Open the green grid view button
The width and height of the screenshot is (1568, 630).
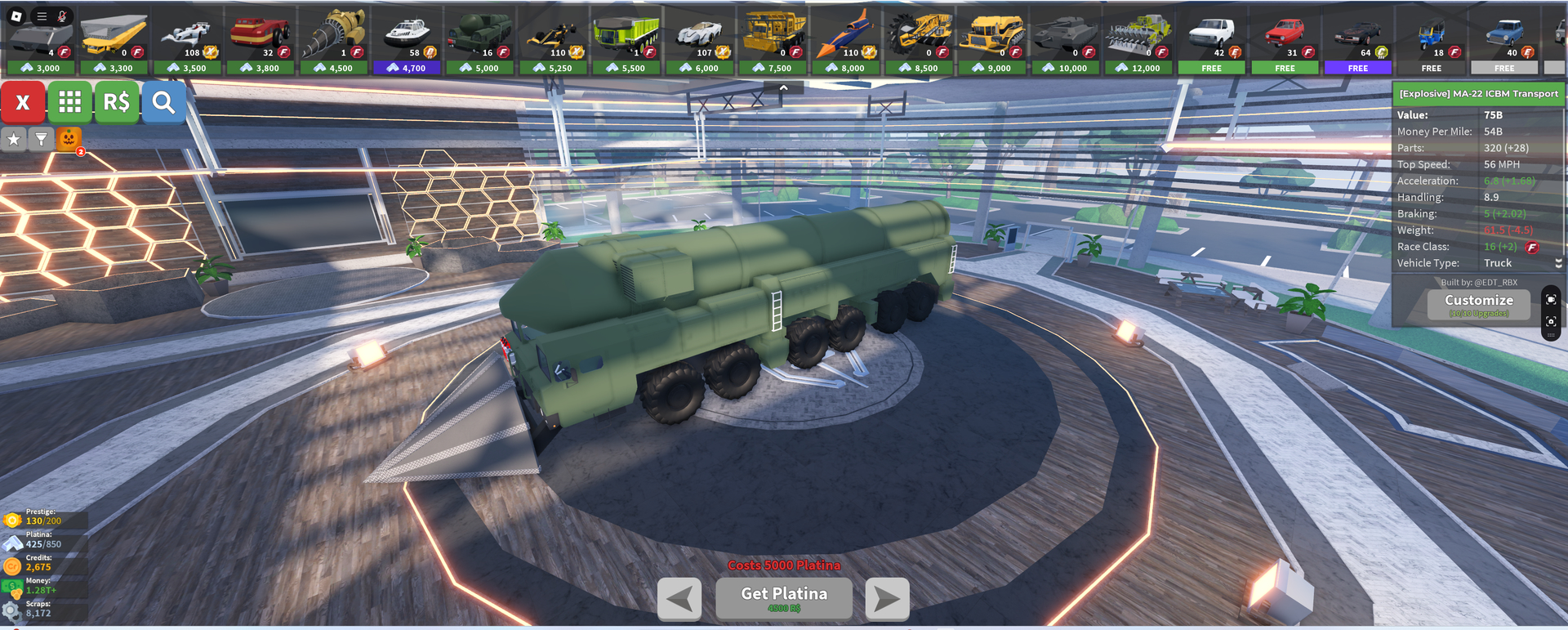point(69,102)
